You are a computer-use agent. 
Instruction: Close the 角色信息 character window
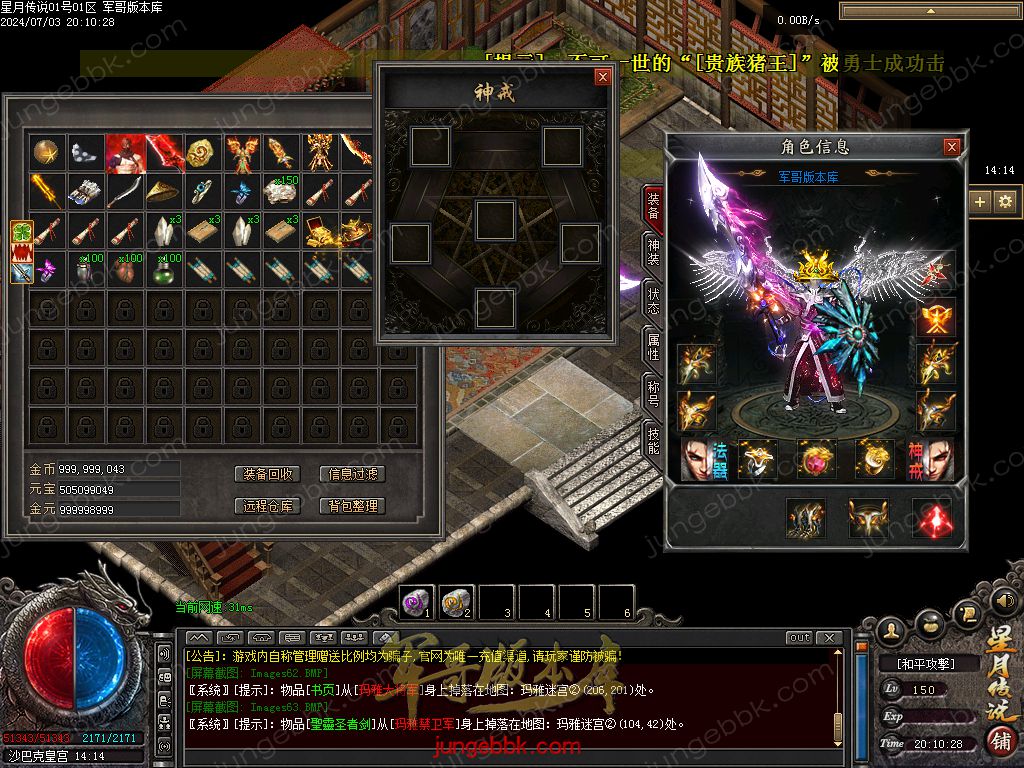tap(952, 147)
